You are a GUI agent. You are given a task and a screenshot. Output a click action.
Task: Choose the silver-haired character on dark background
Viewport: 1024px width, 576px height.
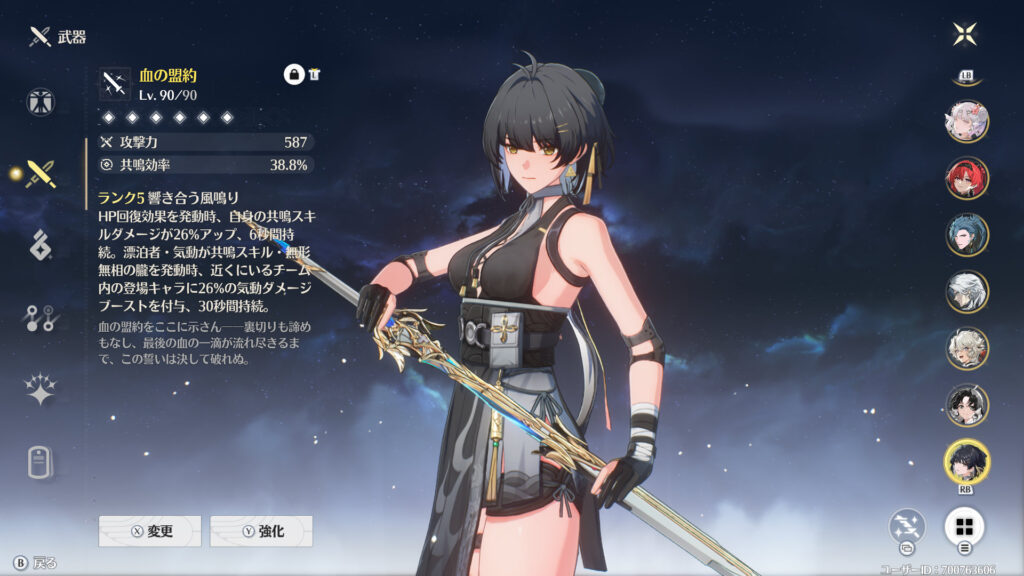pyautogui.click(x=966, y=291)
